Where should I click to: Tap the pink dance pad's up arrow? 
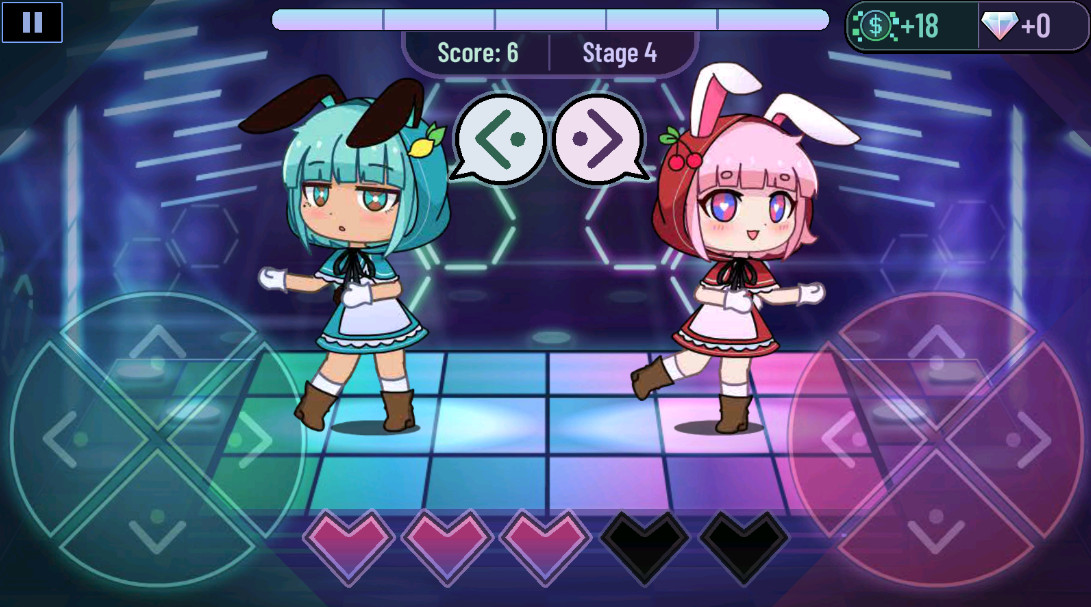tap(935, 350)
